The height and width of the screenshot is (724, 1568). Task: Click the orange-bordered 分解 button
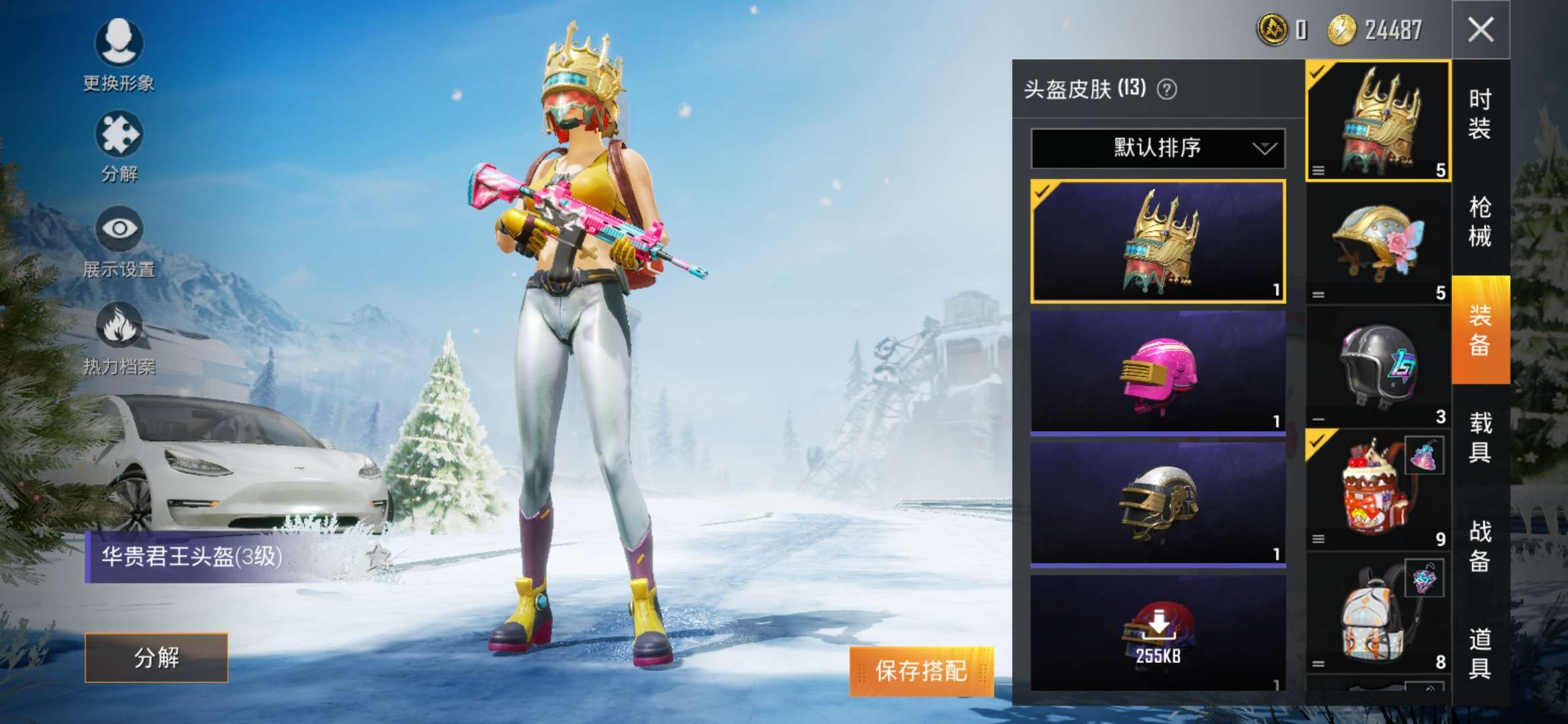tap(156, 658)
